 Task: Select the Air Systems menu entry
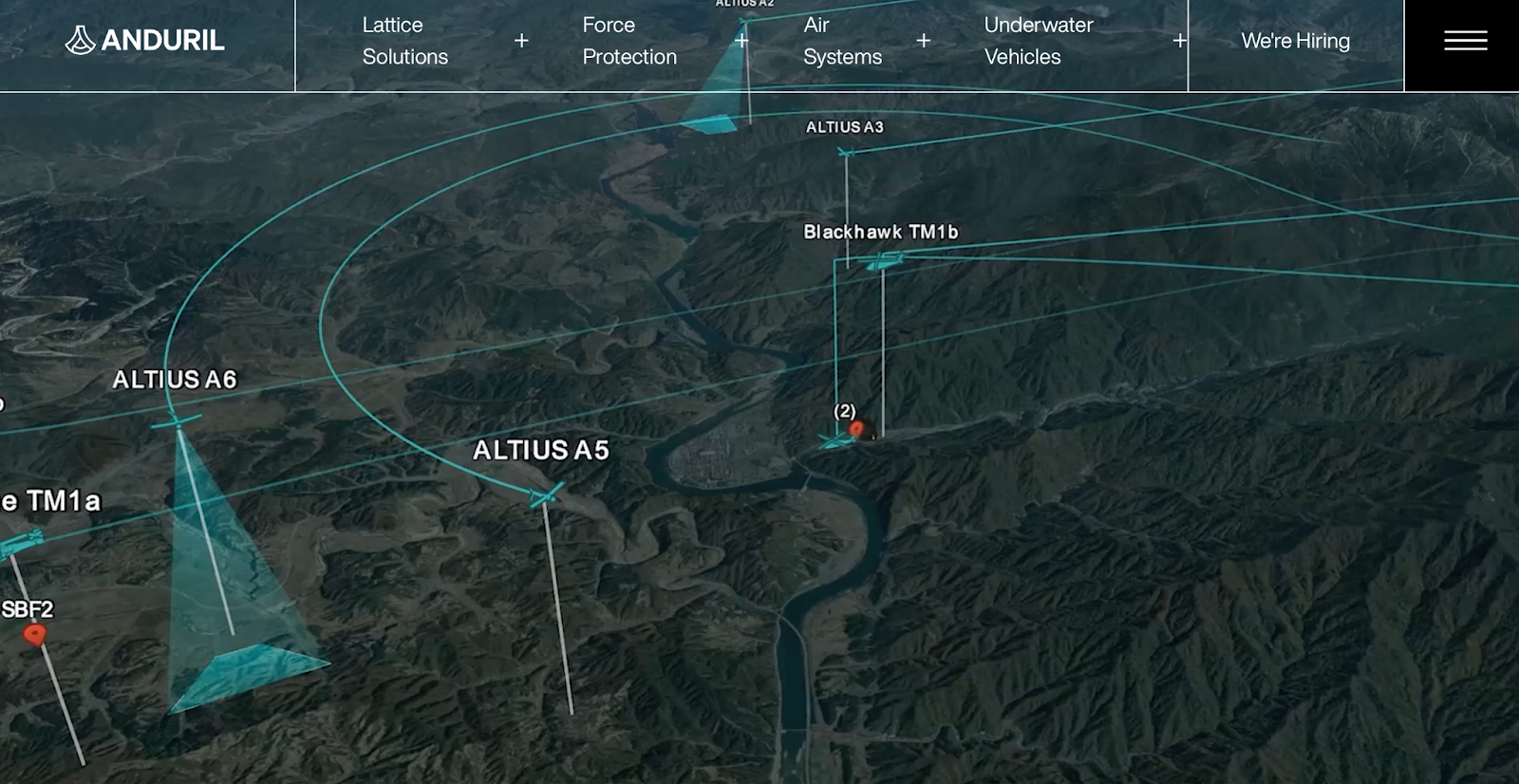click(x=842, y=41)
